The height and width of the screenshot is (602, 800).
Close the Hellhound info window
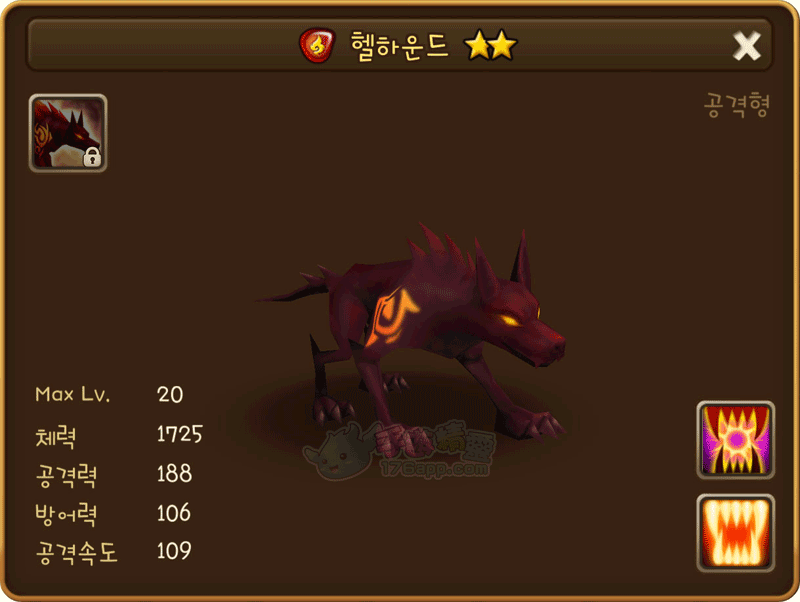point(746,45)
